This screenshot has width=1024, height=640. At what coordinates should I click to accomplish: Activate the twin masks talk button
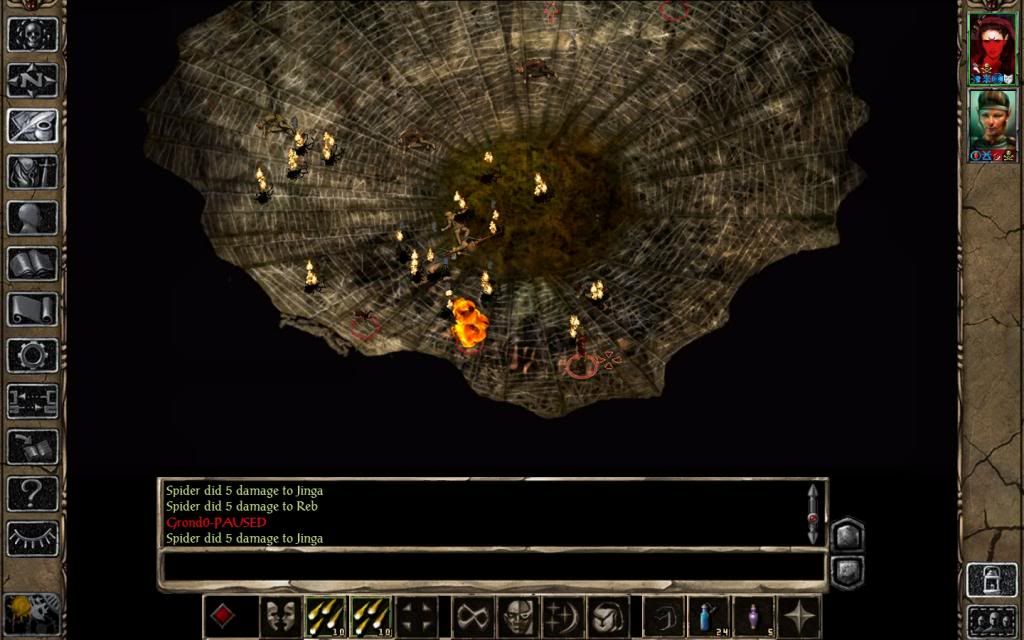coord(281,616)
